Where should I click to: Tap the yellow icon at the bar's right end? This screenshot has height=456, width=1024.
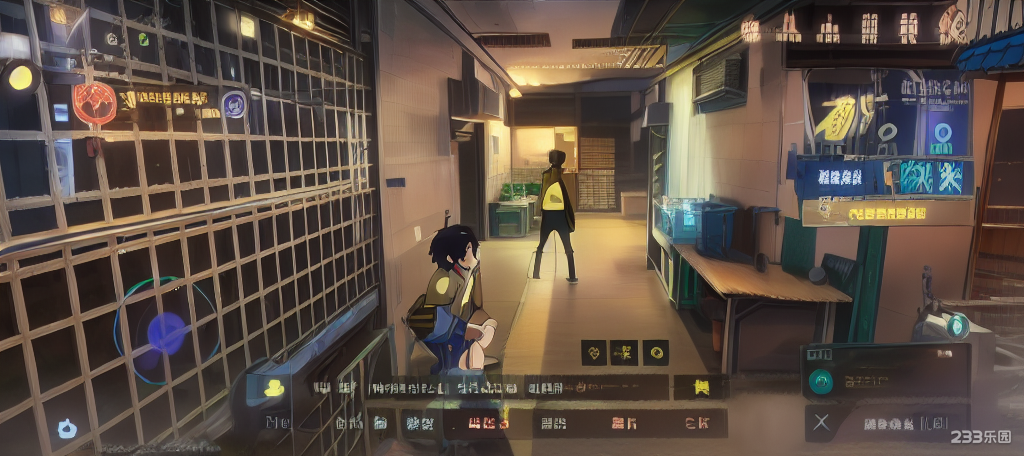pyautogui.click(x=700, y=387)
